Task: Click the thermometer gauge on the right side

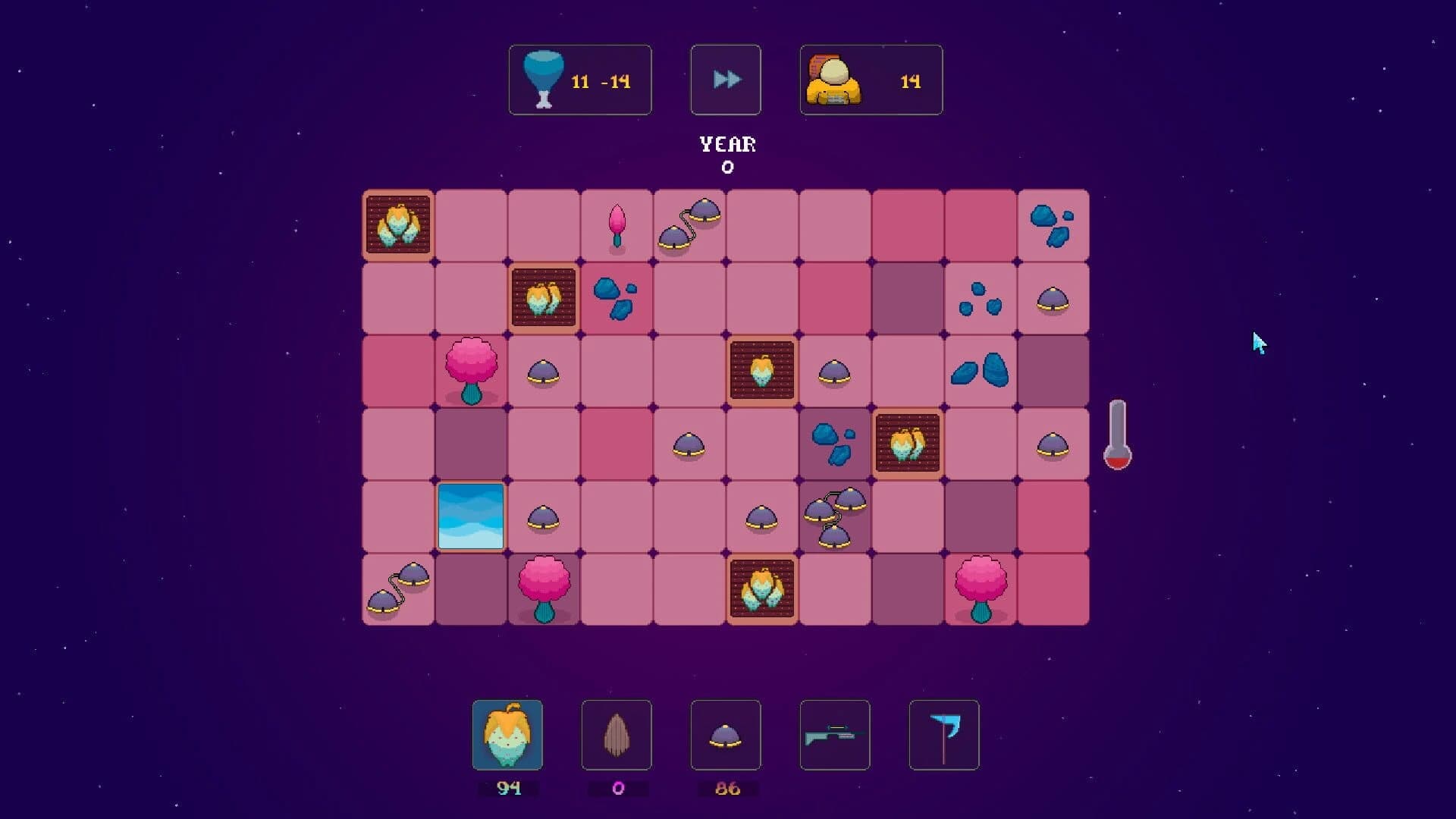Action: click(1117, 434)
